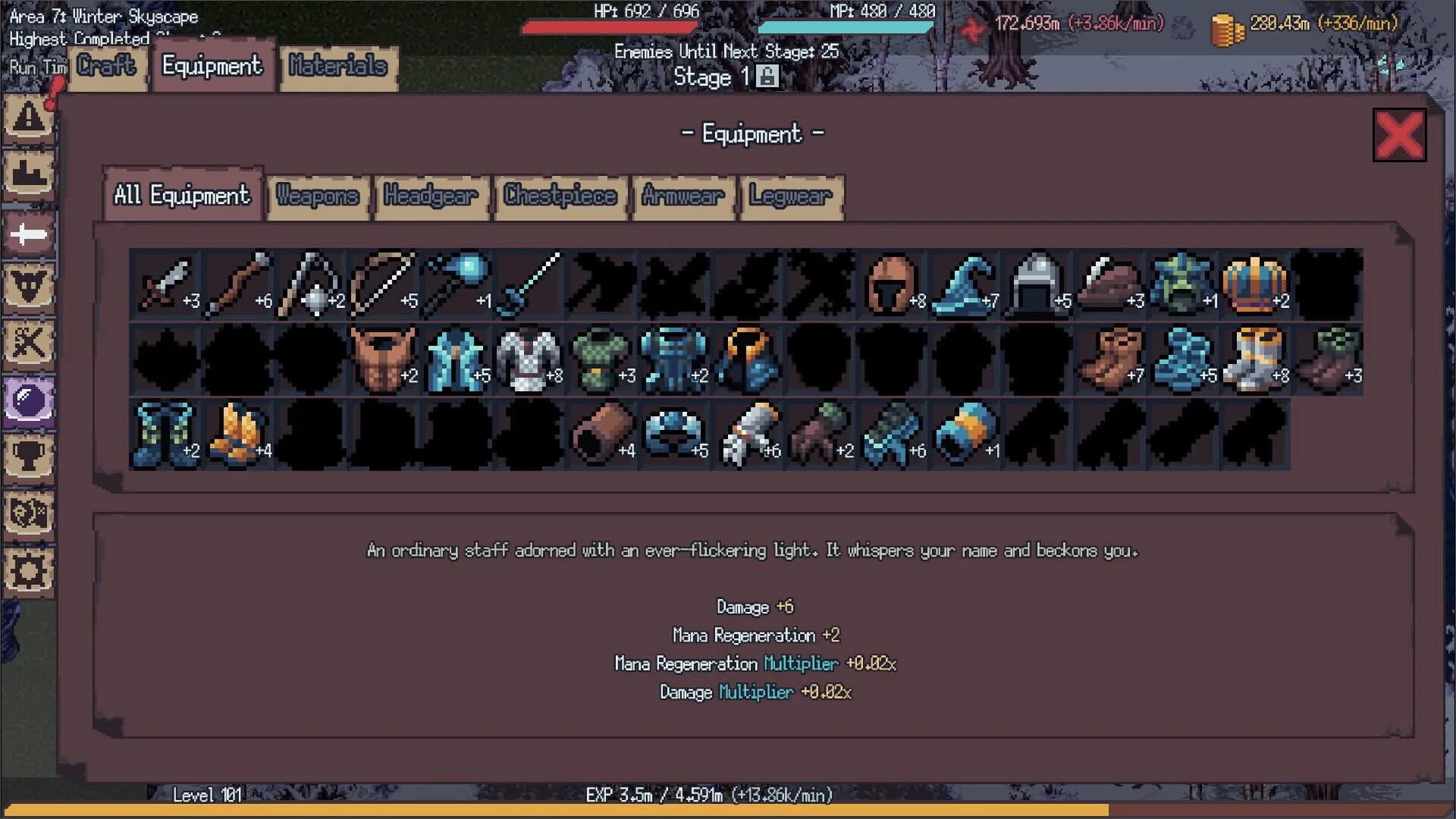Click the warning icon at the sidebar top

click(x=29, y=118)
